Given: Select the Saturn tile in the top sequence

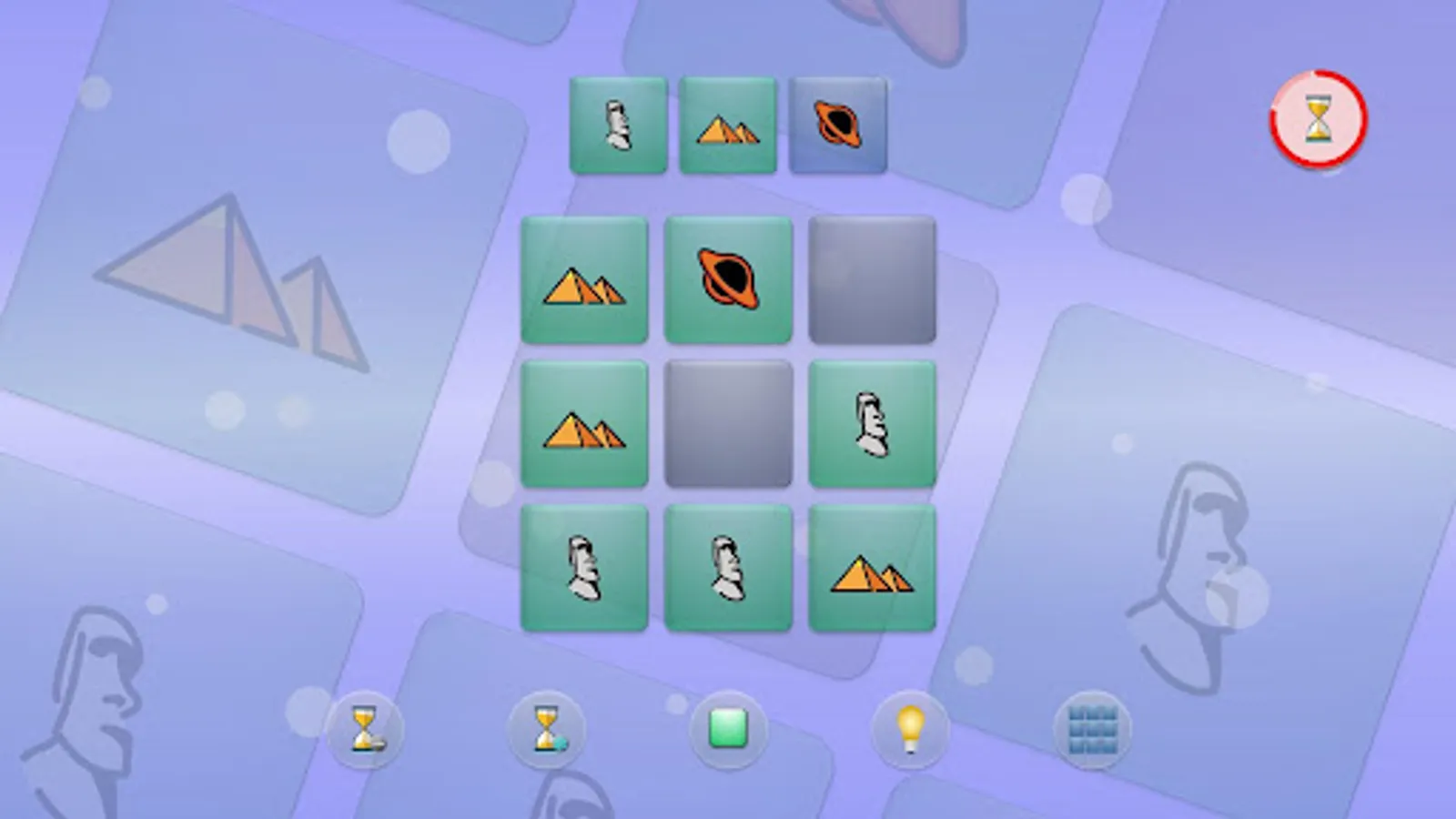Looking at the screenshot, I should coord(837,126).
